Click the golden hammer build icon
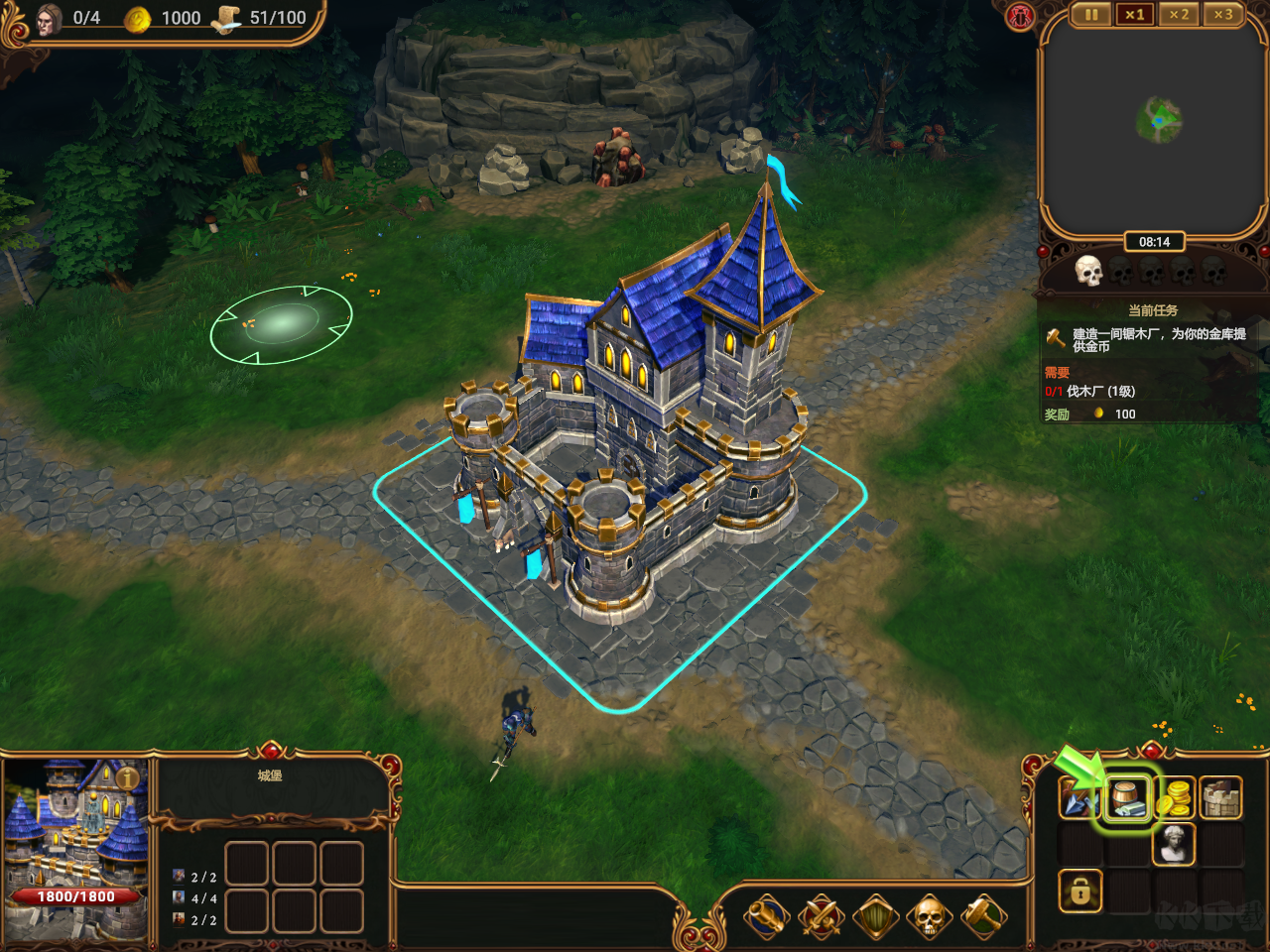Image resolution: width=1270 pixels, height=952 pixels. 983,917
